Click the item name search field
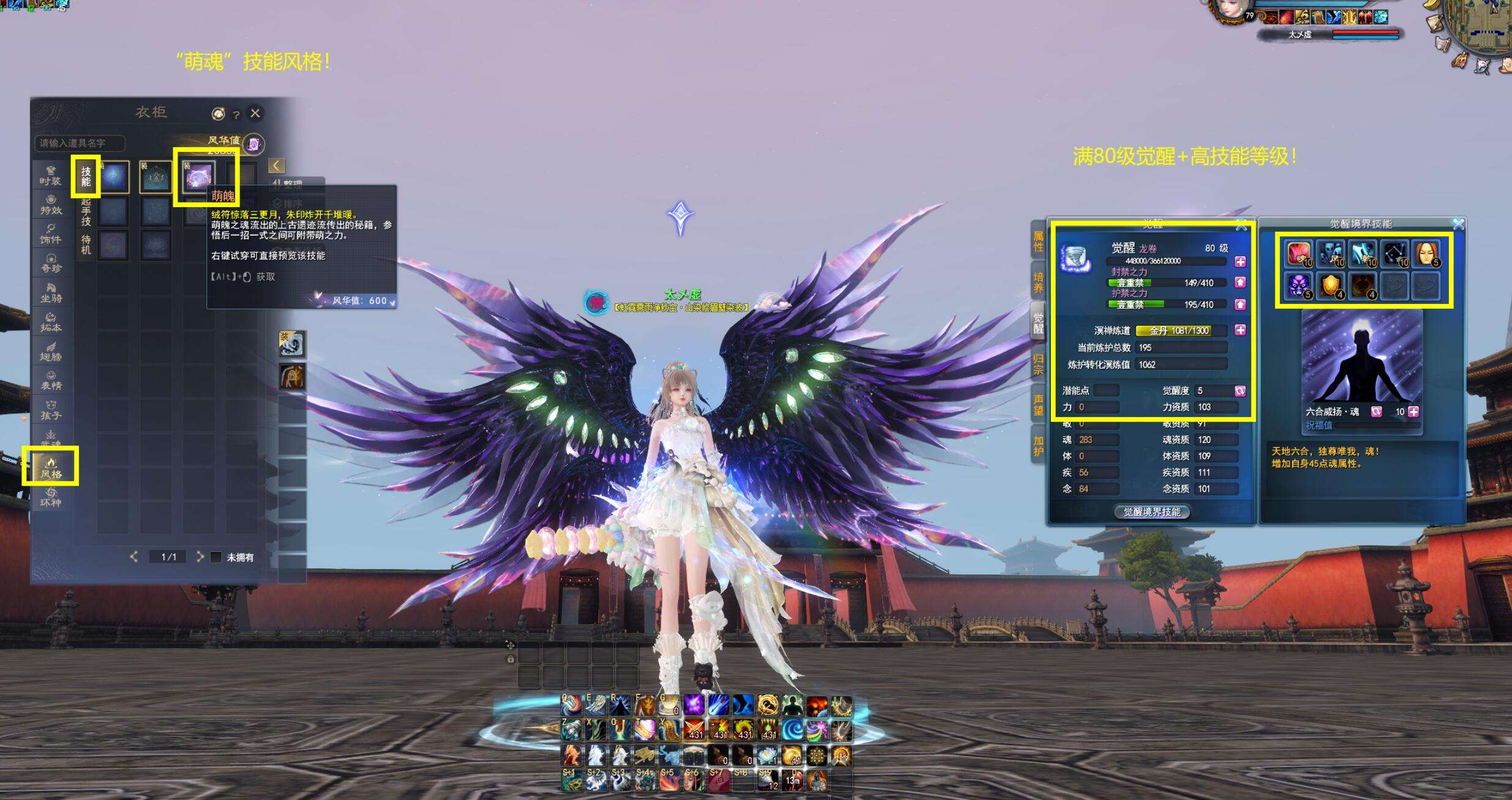 80,143
